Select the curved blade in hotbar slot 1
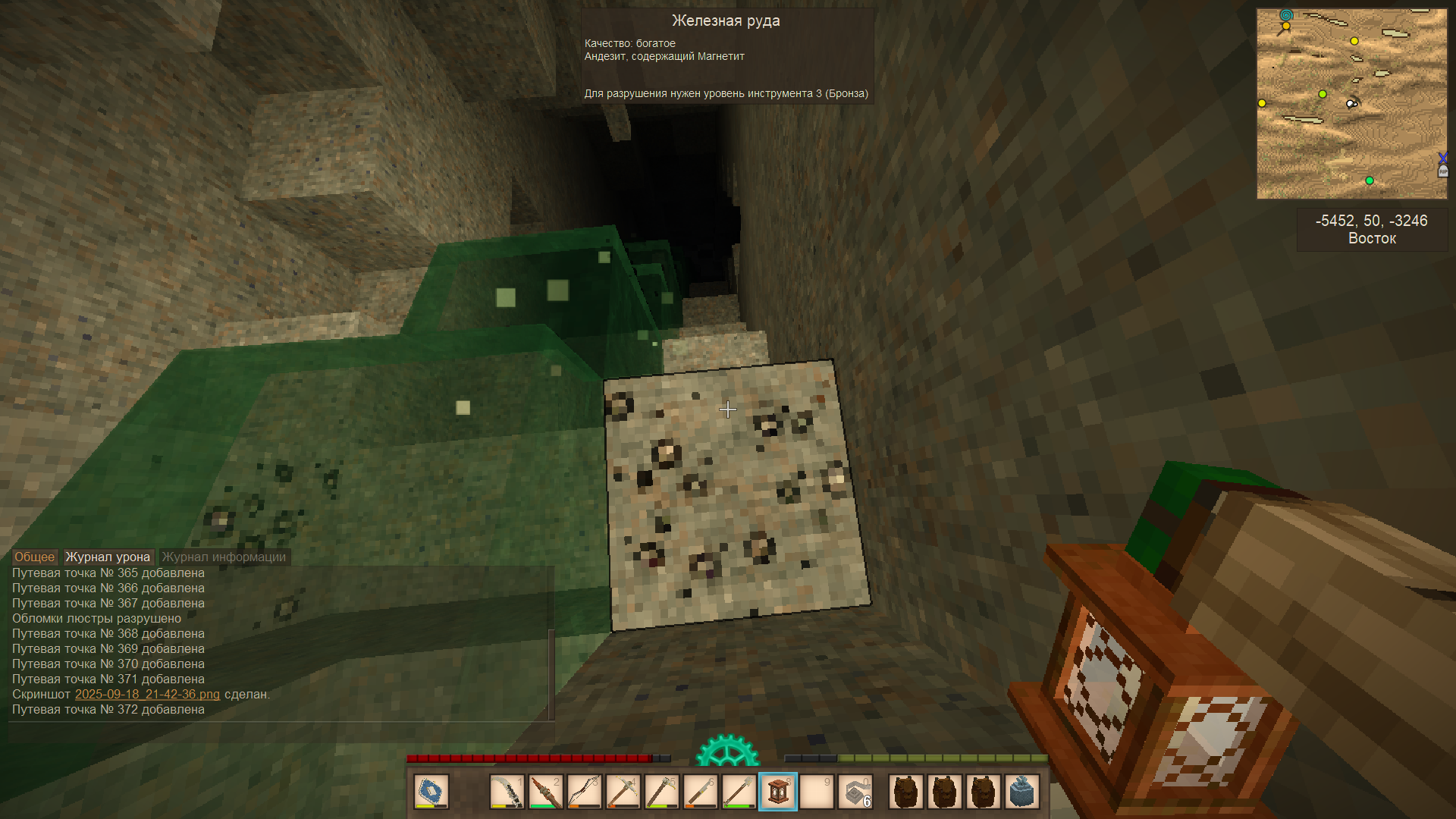 point(507,792)
